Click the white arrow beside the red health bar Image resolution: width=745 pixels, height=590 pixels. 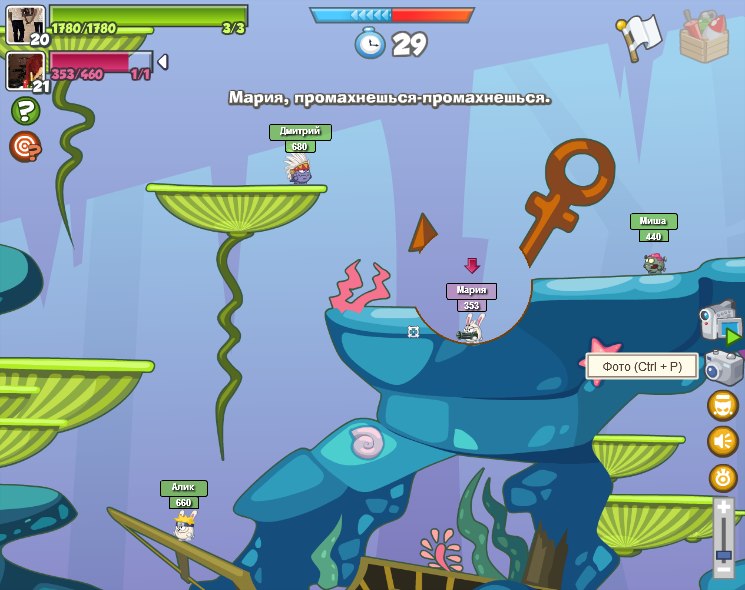pos(162,62)
